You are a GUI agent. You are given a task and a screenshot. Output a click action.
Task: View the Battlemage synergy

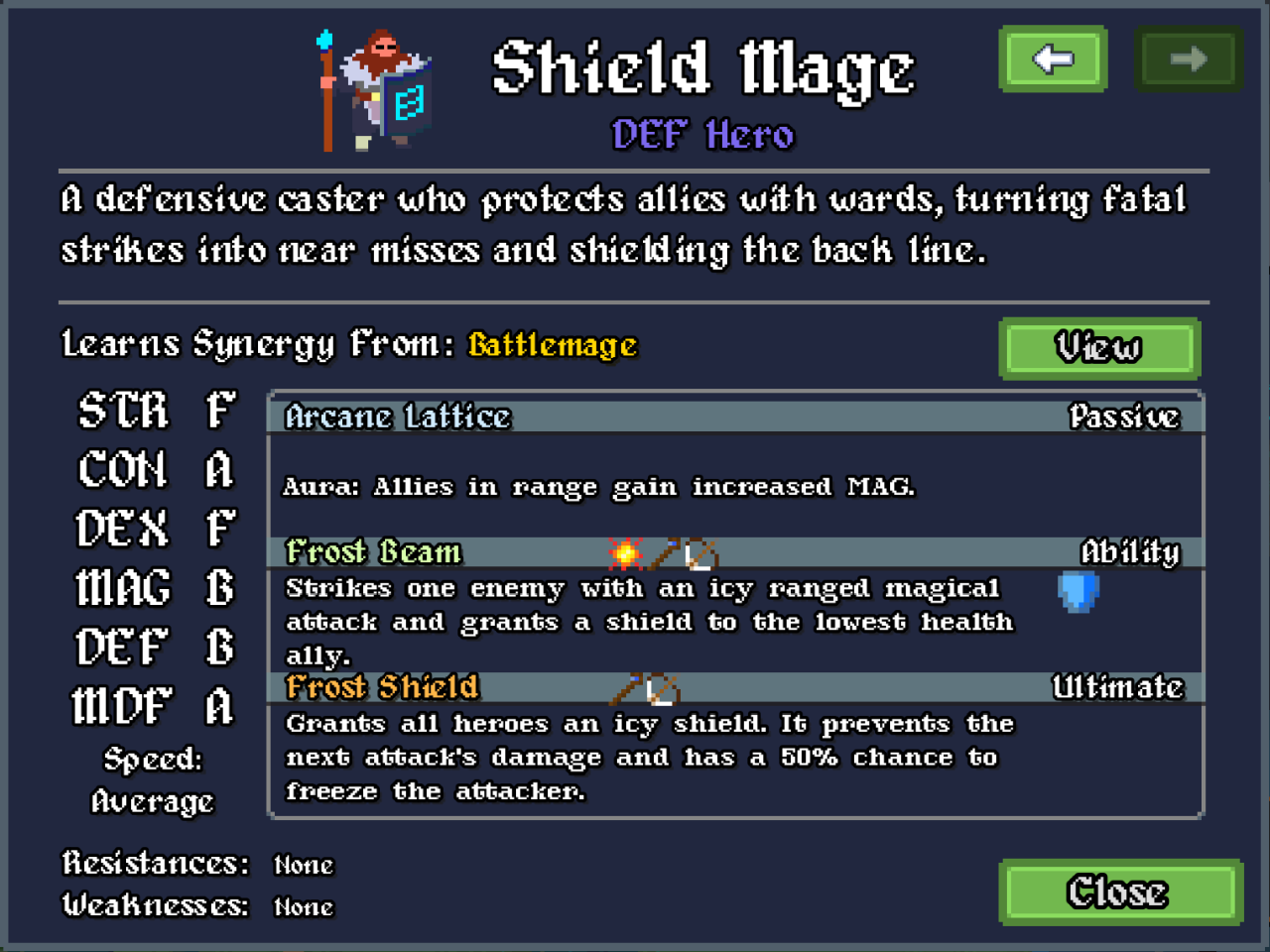[x=1099, y=348]
